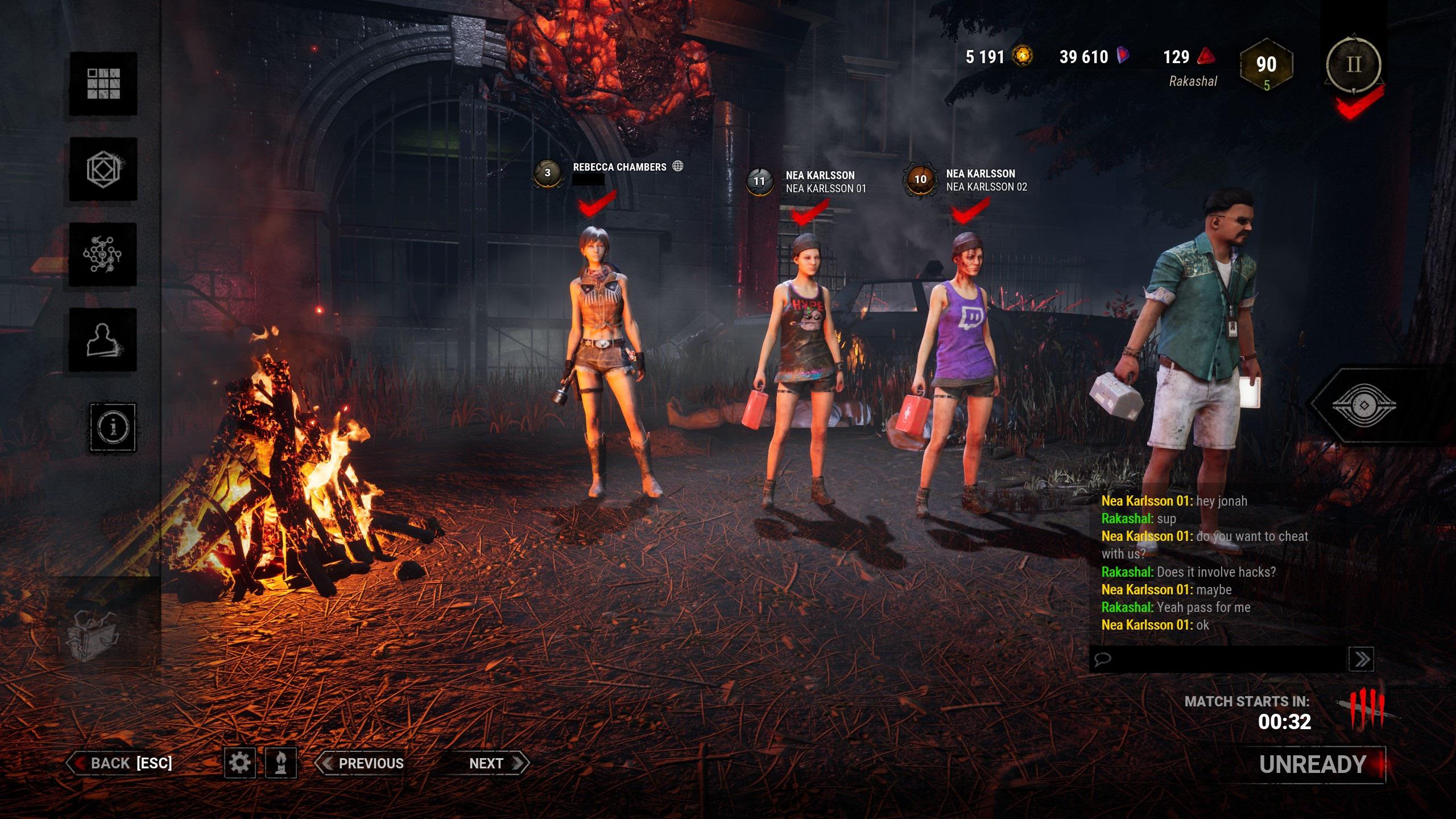Click the grade II rank emblem

point(1353,64)
